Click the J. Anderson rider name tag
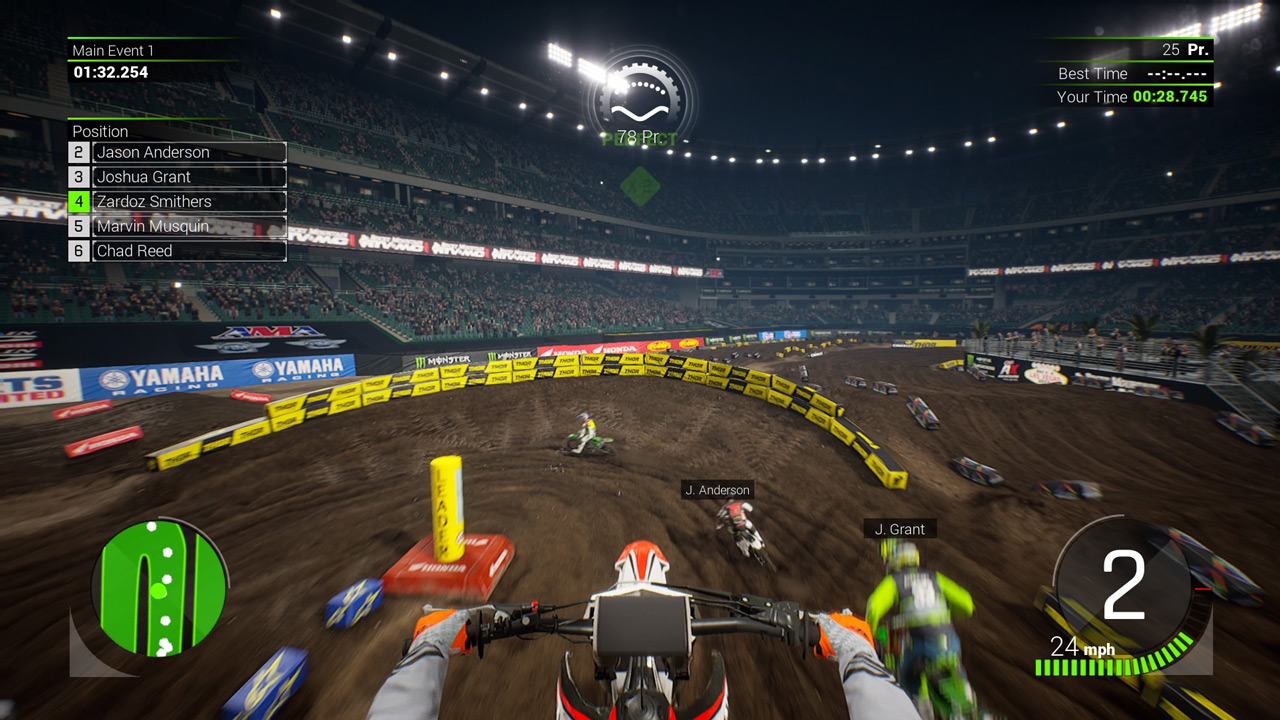 pos(718,490)
